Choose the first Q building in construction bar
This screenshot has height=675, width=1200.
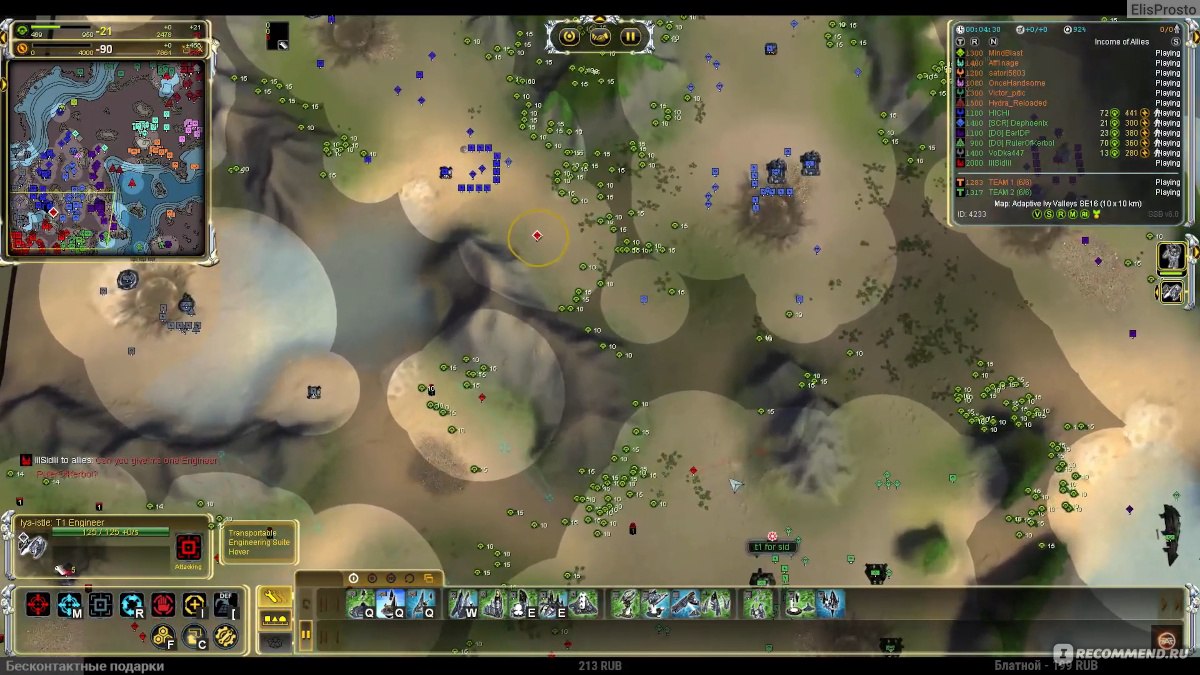click(360, 604)
